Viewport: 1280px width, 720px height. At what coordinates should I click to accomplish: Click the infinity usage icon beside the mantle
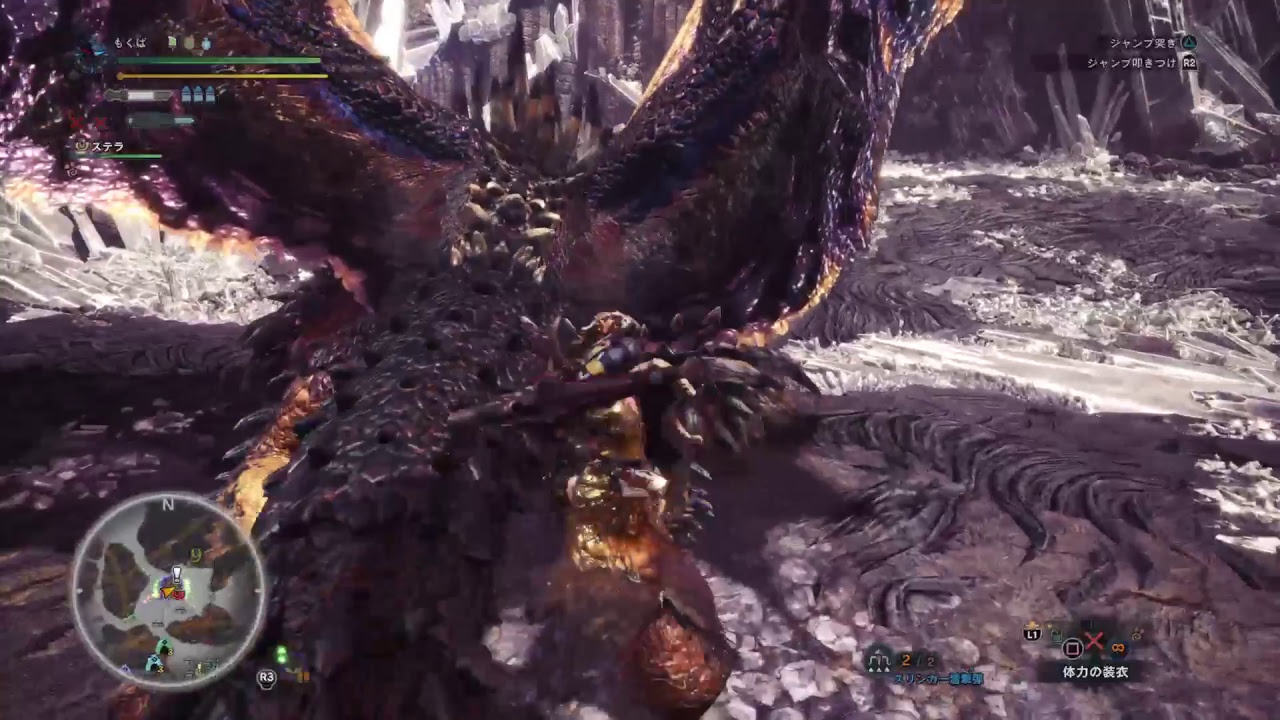1117,647
